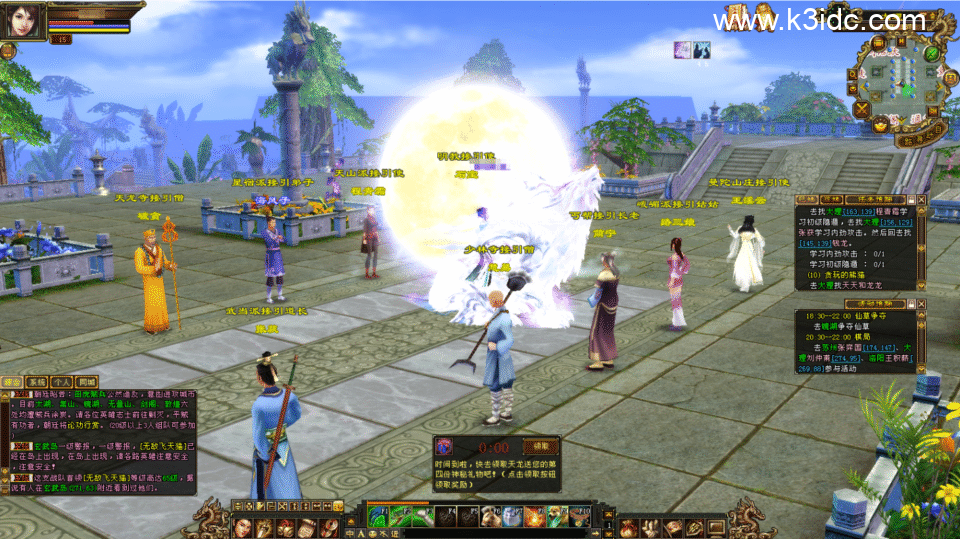This screenshot has height=539, width=960.
Task: Open the 个人 chat tab
Action: point(62,381)
